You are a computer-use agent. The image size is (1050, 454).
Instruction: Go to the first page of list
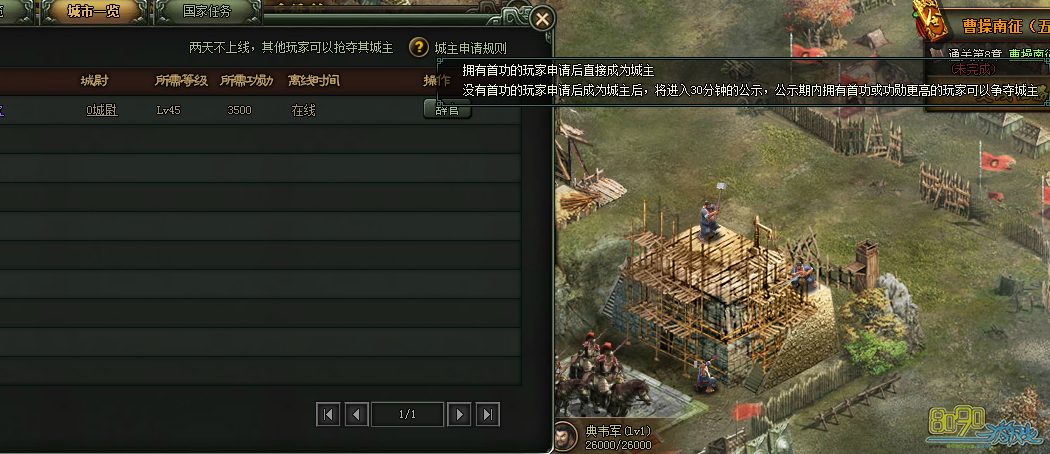click(327, 414)
